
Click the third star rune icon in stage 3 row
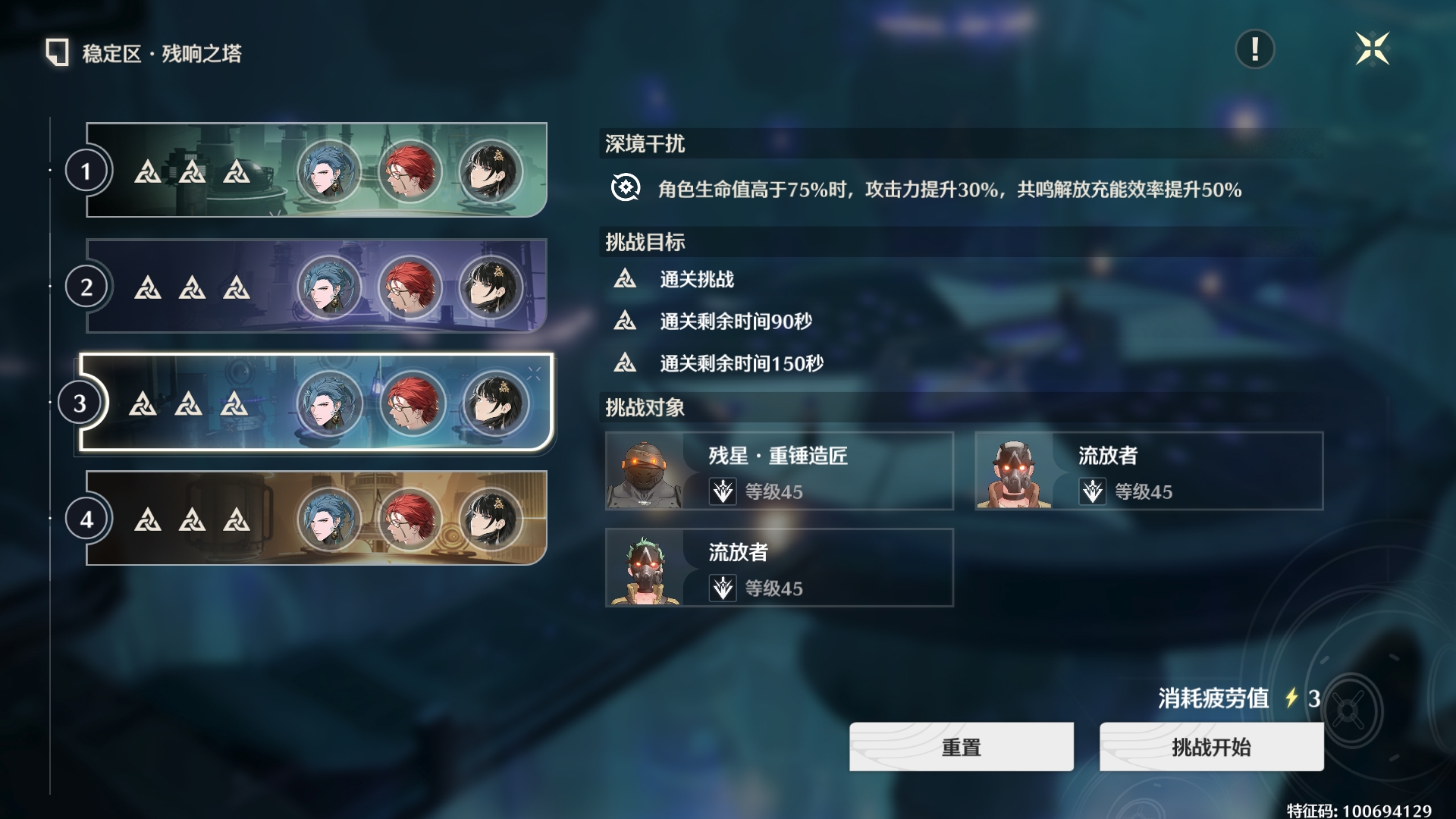tap(236, 402)
